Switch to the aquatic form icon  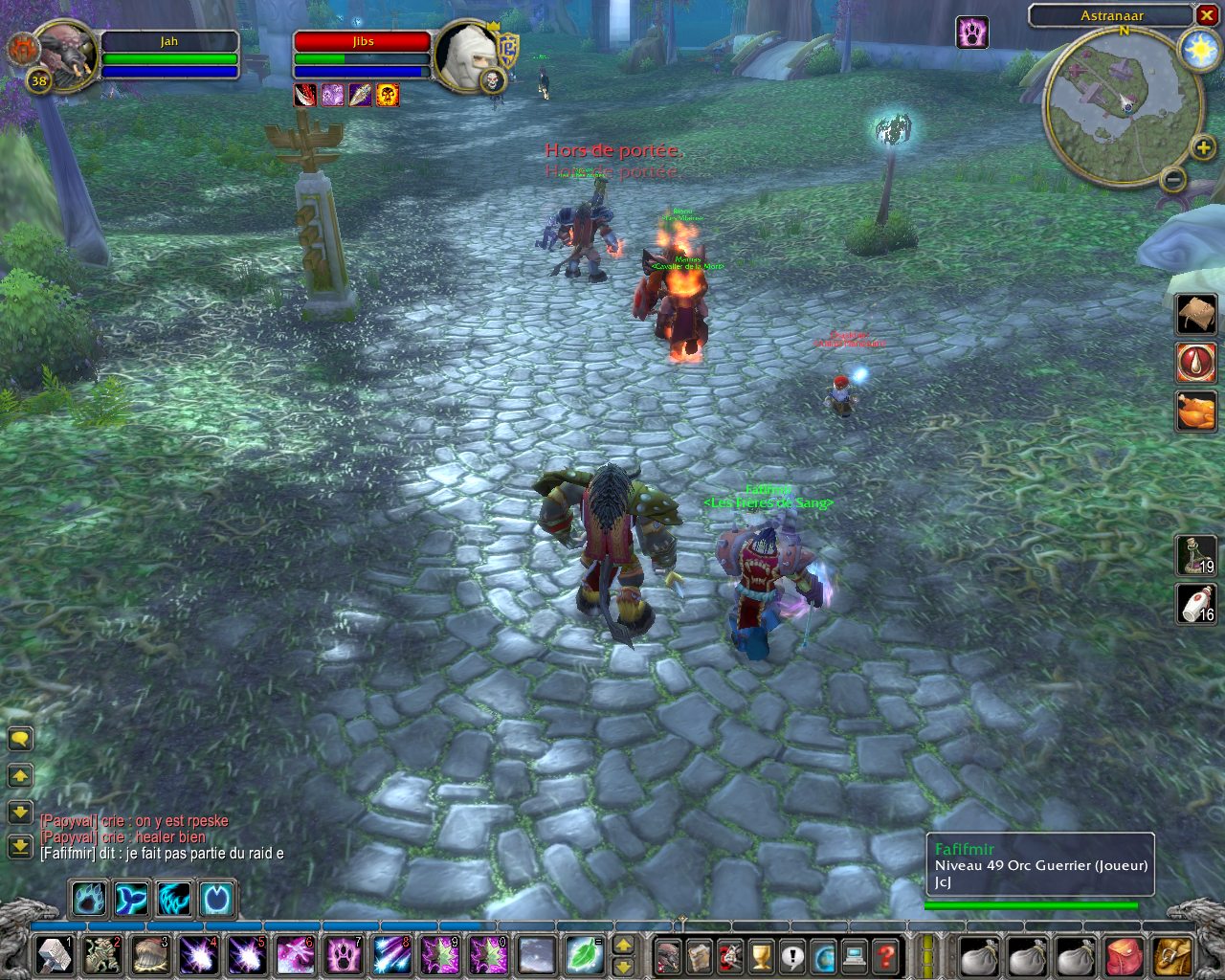131,900
